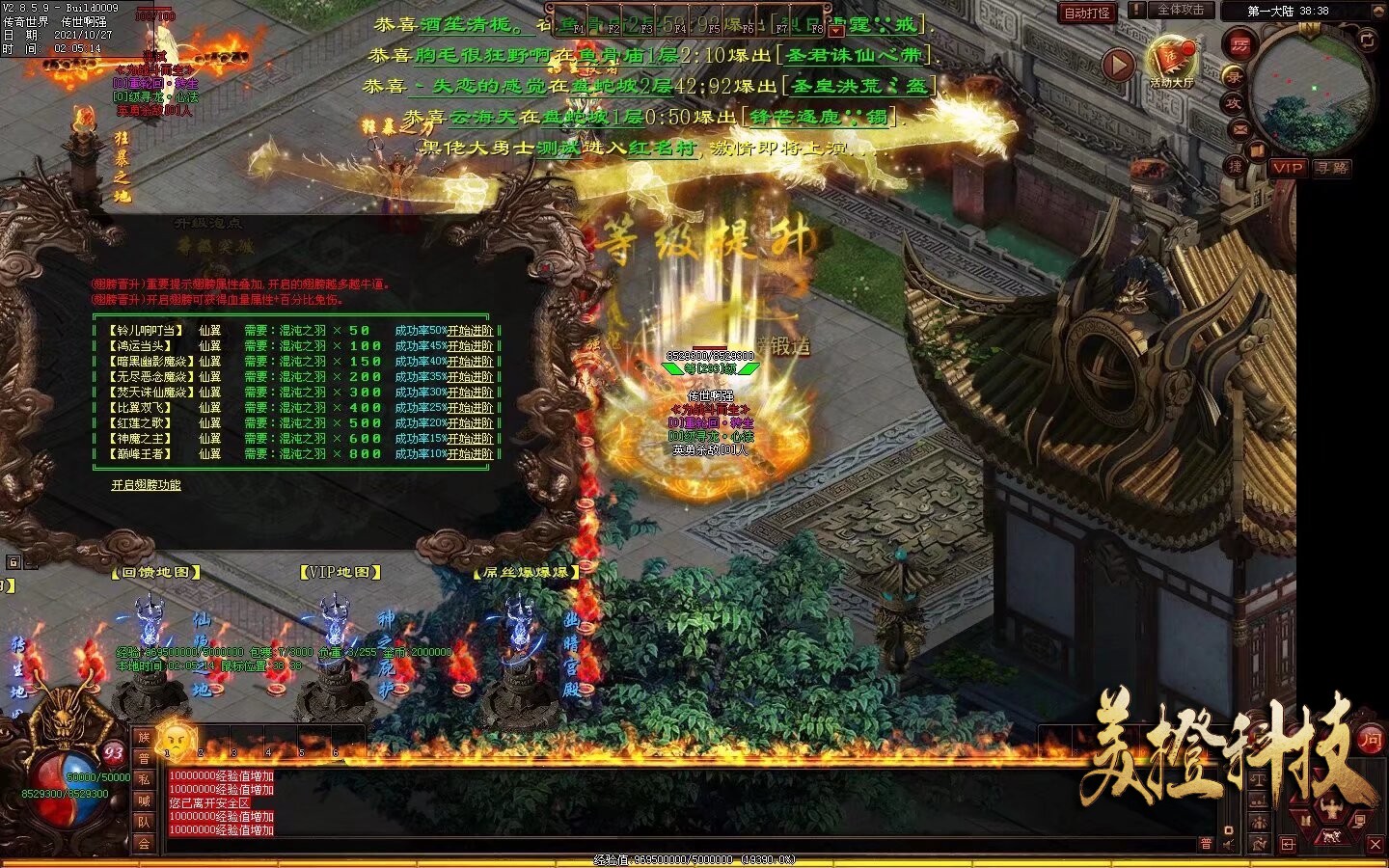Toggle the 自动打怪 auto-fight button
The image size is (1389, 868).
click(1086, 13)
